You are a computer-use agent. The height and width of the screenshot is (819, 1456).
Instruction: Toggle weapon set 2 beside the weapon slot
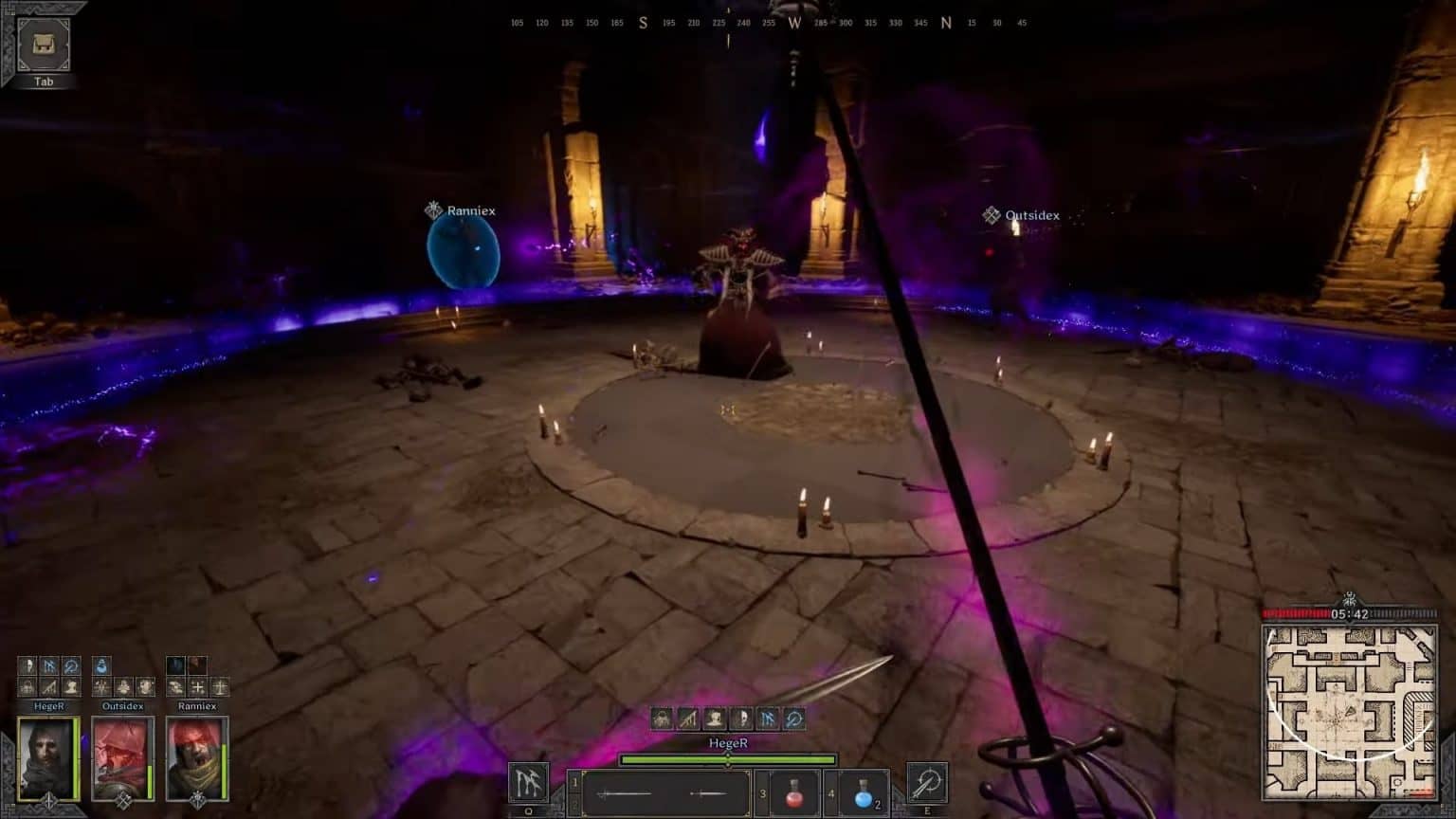pos(573,803)
